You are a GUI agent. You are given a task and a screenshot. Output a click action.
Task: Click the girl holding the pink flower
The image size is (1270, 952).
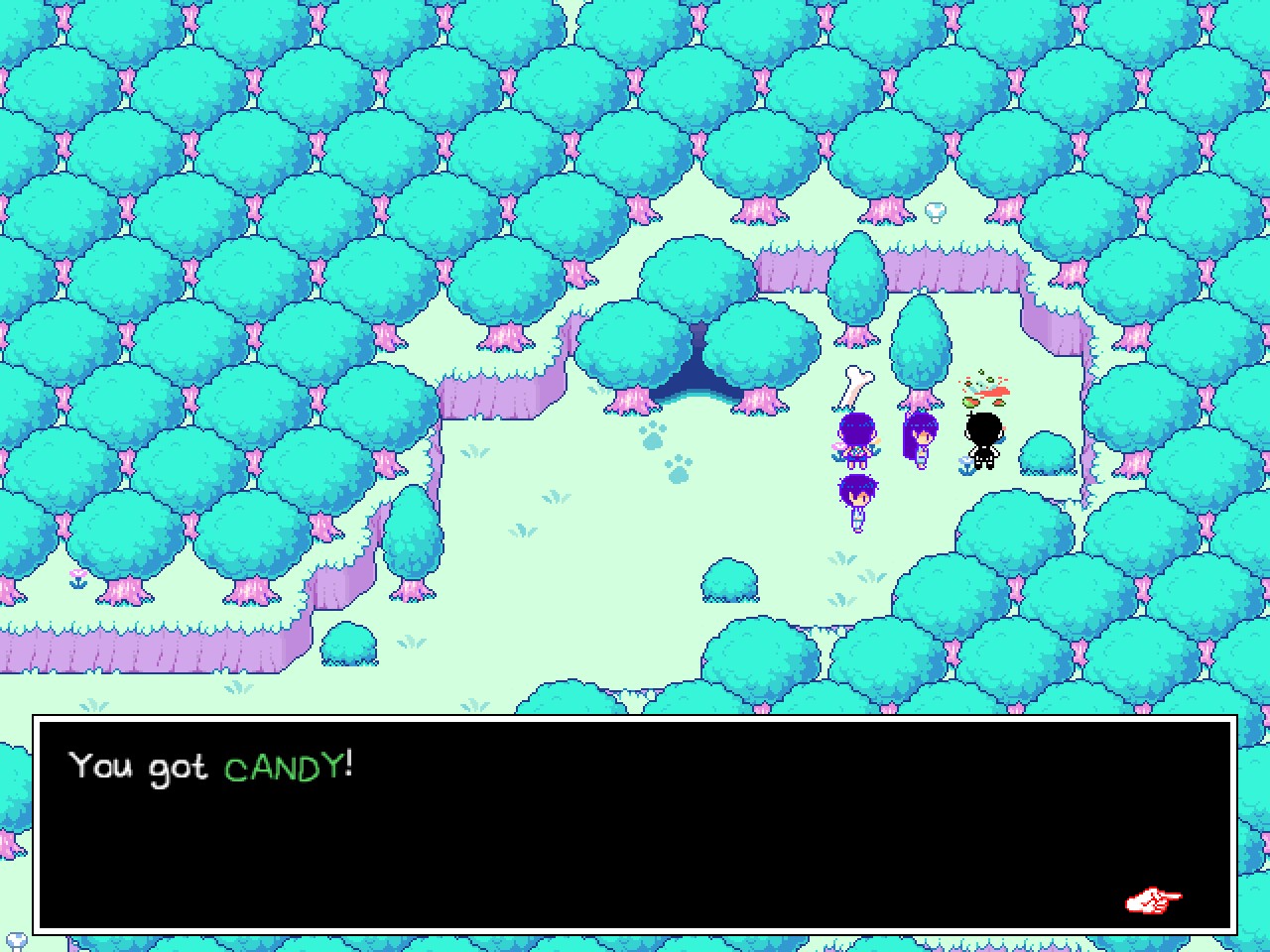tap(855, 436)
